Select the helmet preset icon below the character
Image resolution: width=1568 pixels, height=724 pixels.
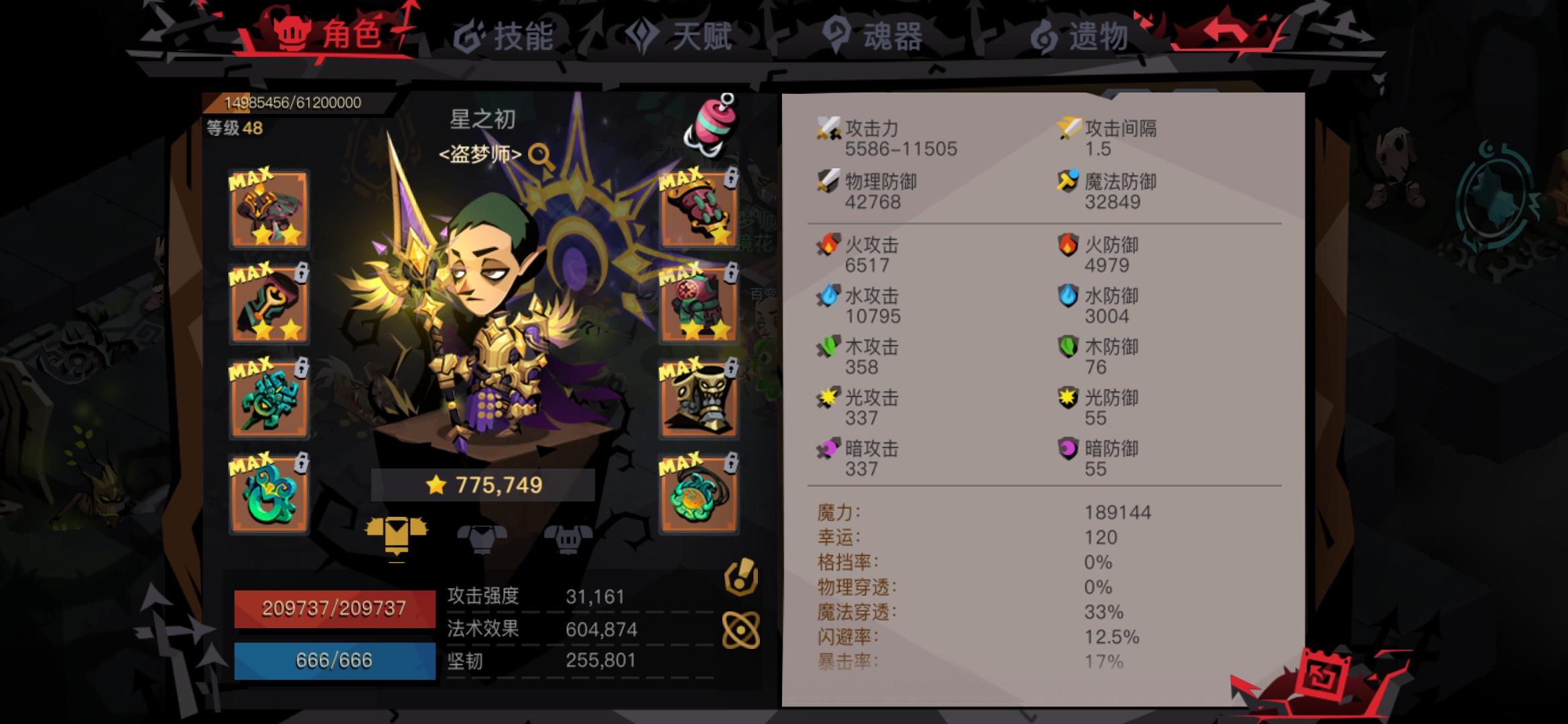pos(566,540)
